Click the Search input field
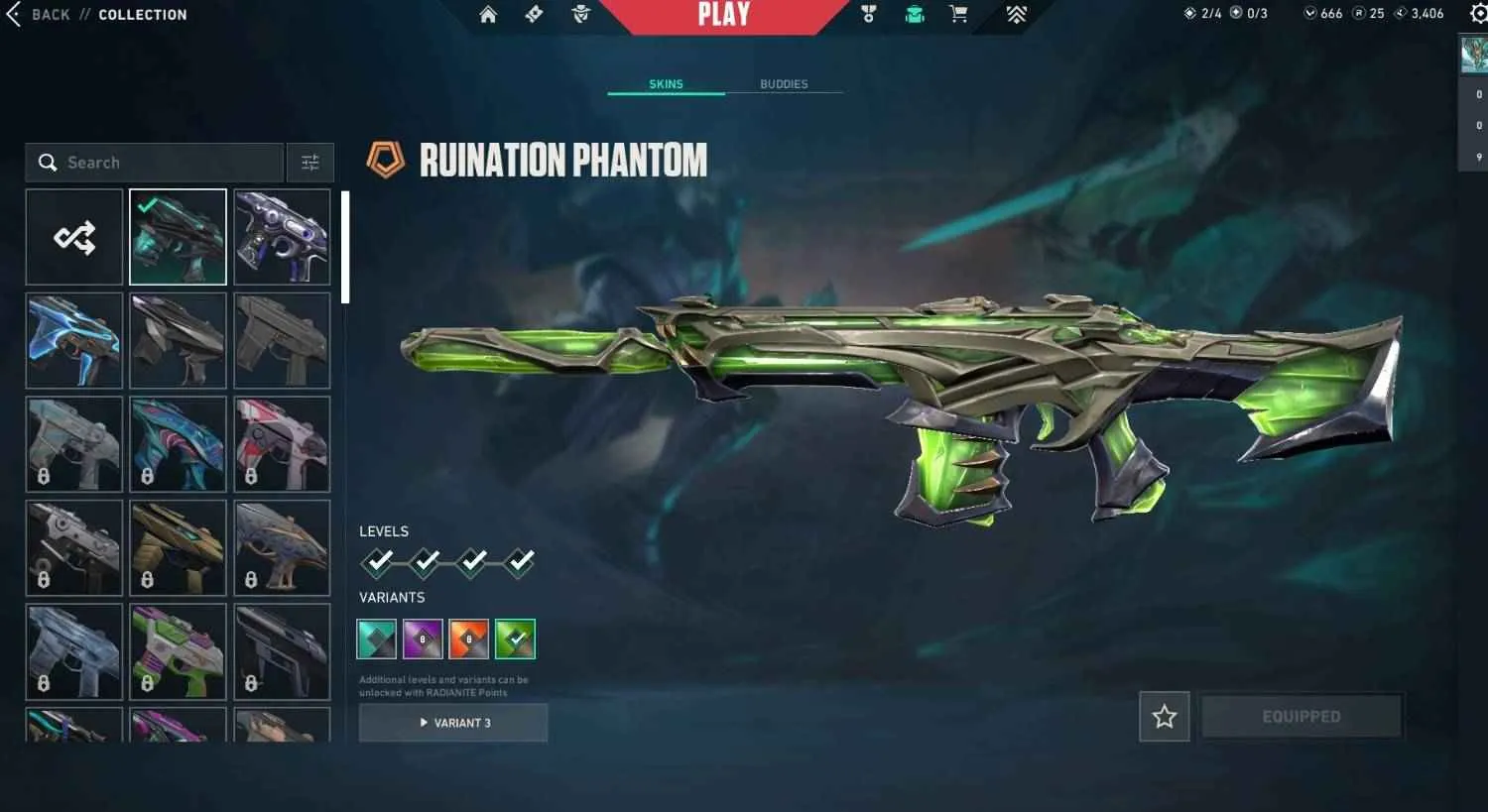Image resolution: width=1488 pixels, height=812 pixels. click(x=154, y=162)
